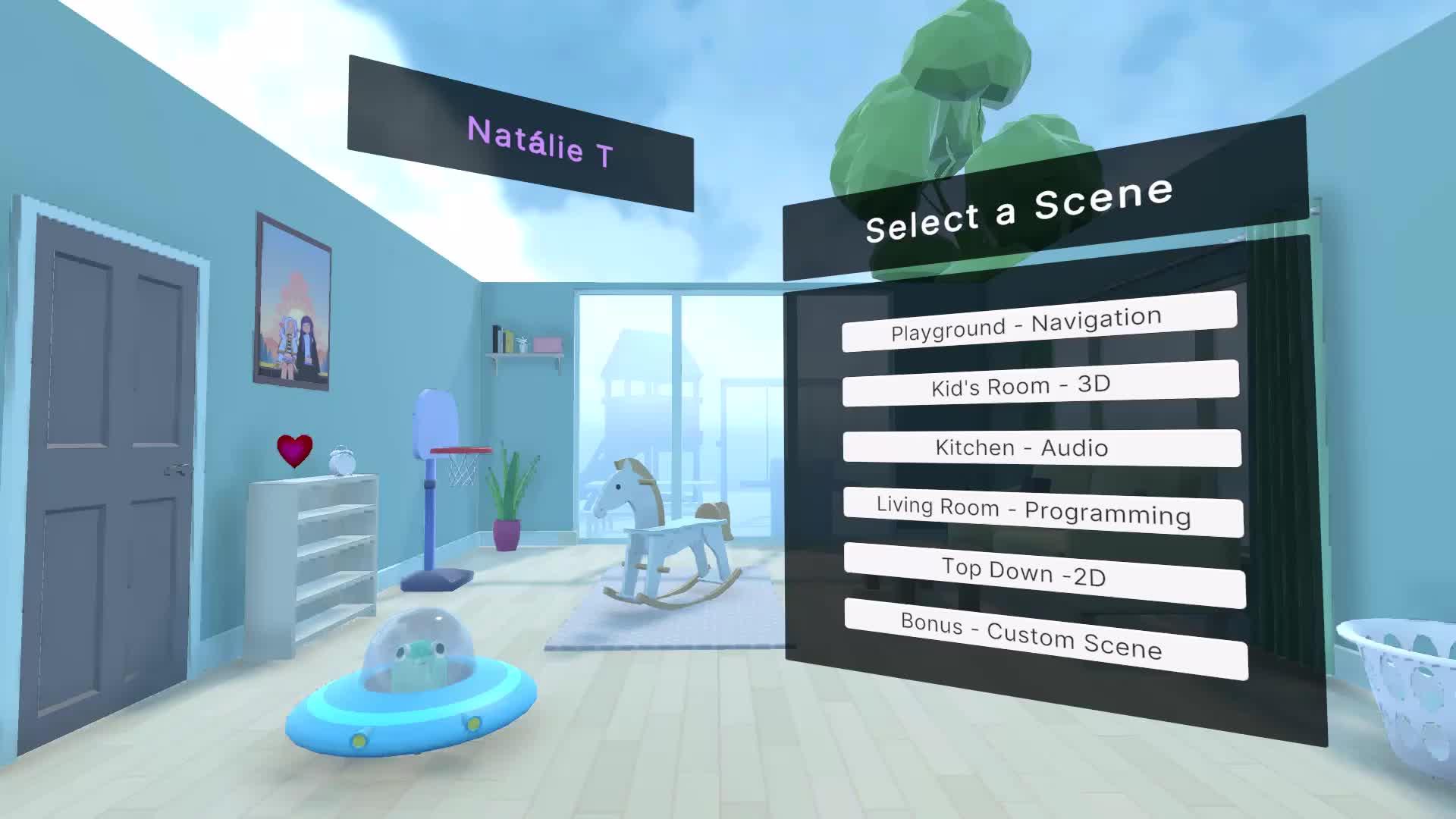Launch the Bonus - Custom Scene option

(x=1045, y=639)
